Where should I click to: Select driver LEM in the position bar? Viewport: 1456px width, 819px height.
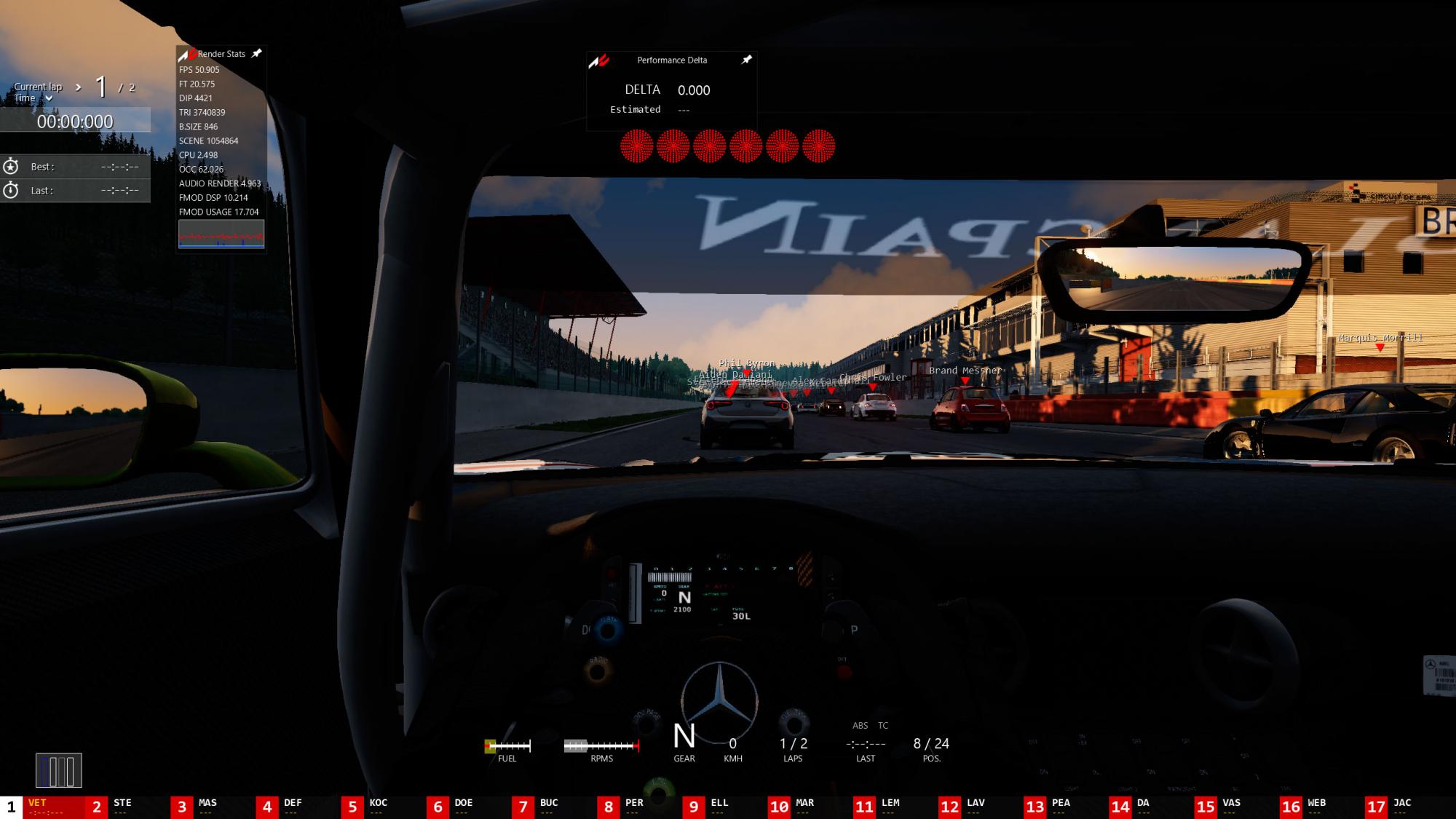pyautogui.click(x=890, y=807)
